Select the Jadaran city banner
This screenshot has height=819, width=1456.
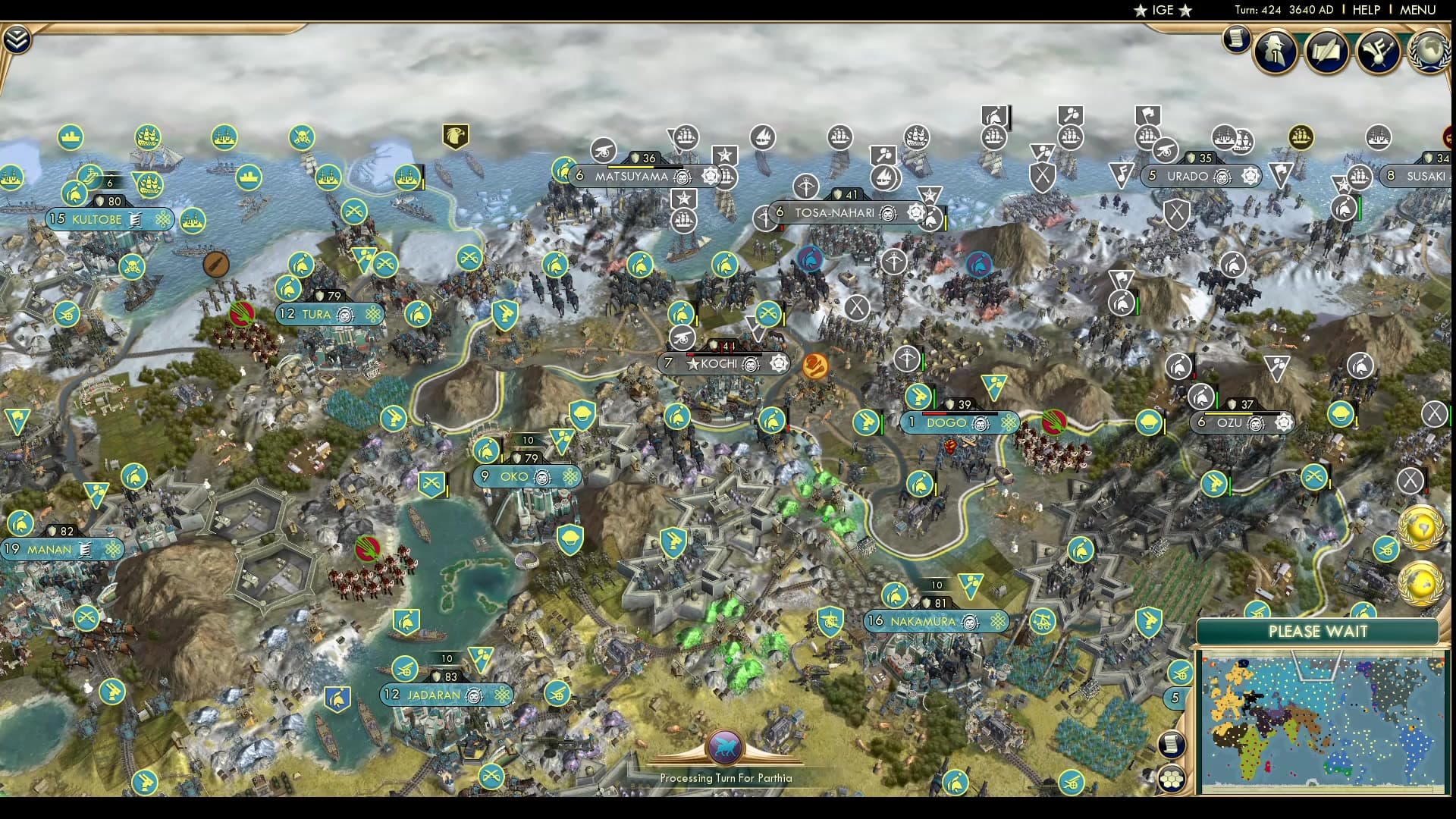point(434,695)
